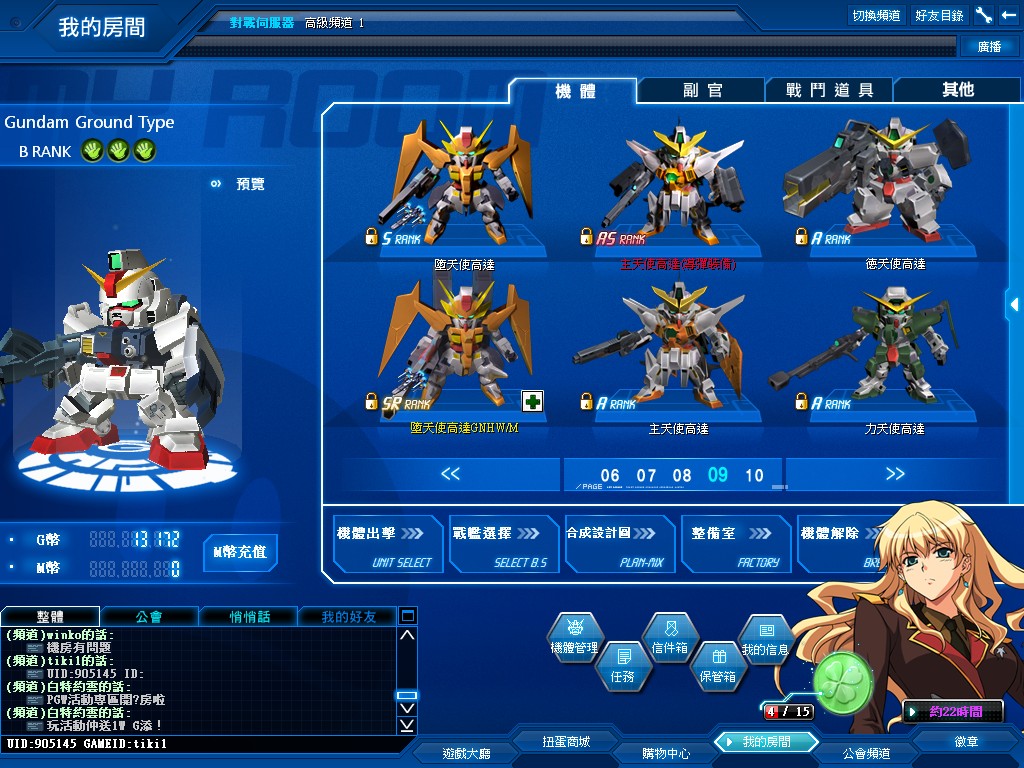Open the 好友目錄 friend list
The width and height of the screenshot is (1024, 768).
[x=939, y=15]
